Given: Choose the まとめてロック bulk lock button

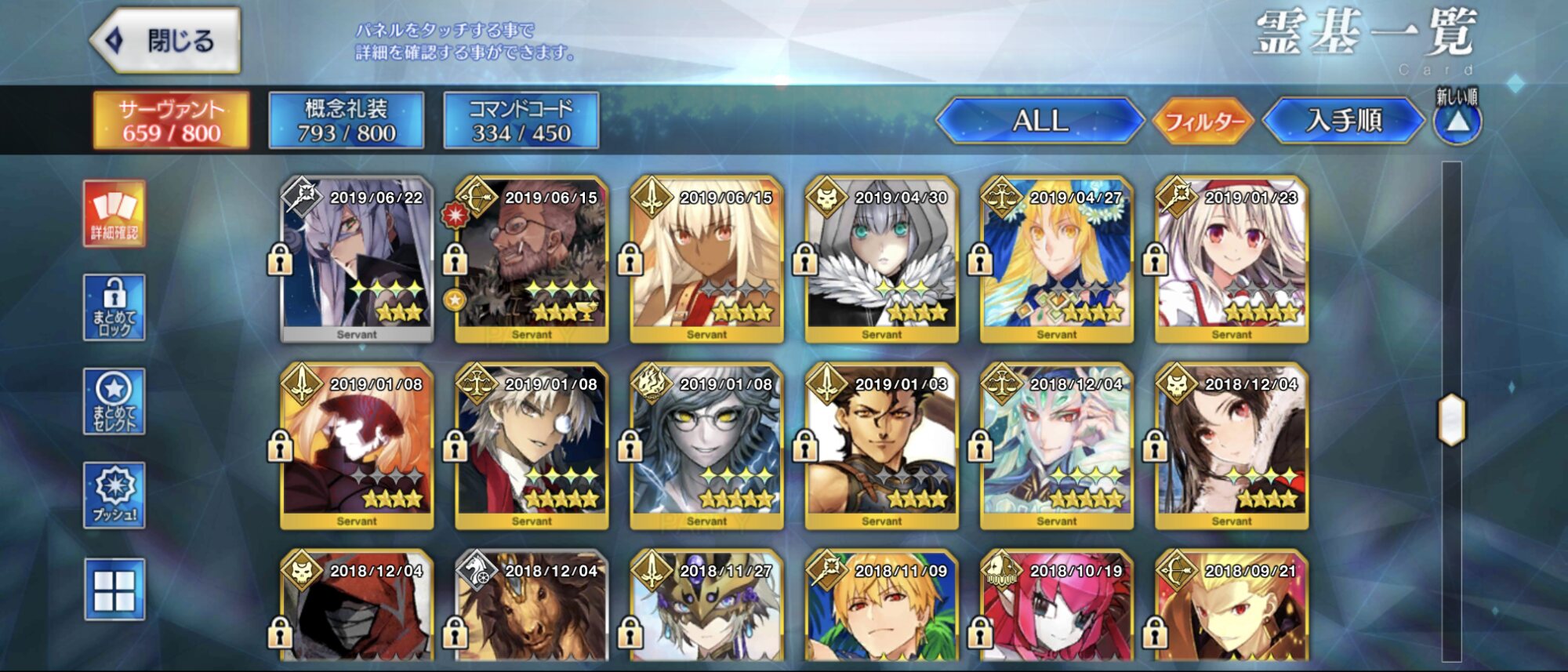Looking at the screenshot, I should click(114, 307).
